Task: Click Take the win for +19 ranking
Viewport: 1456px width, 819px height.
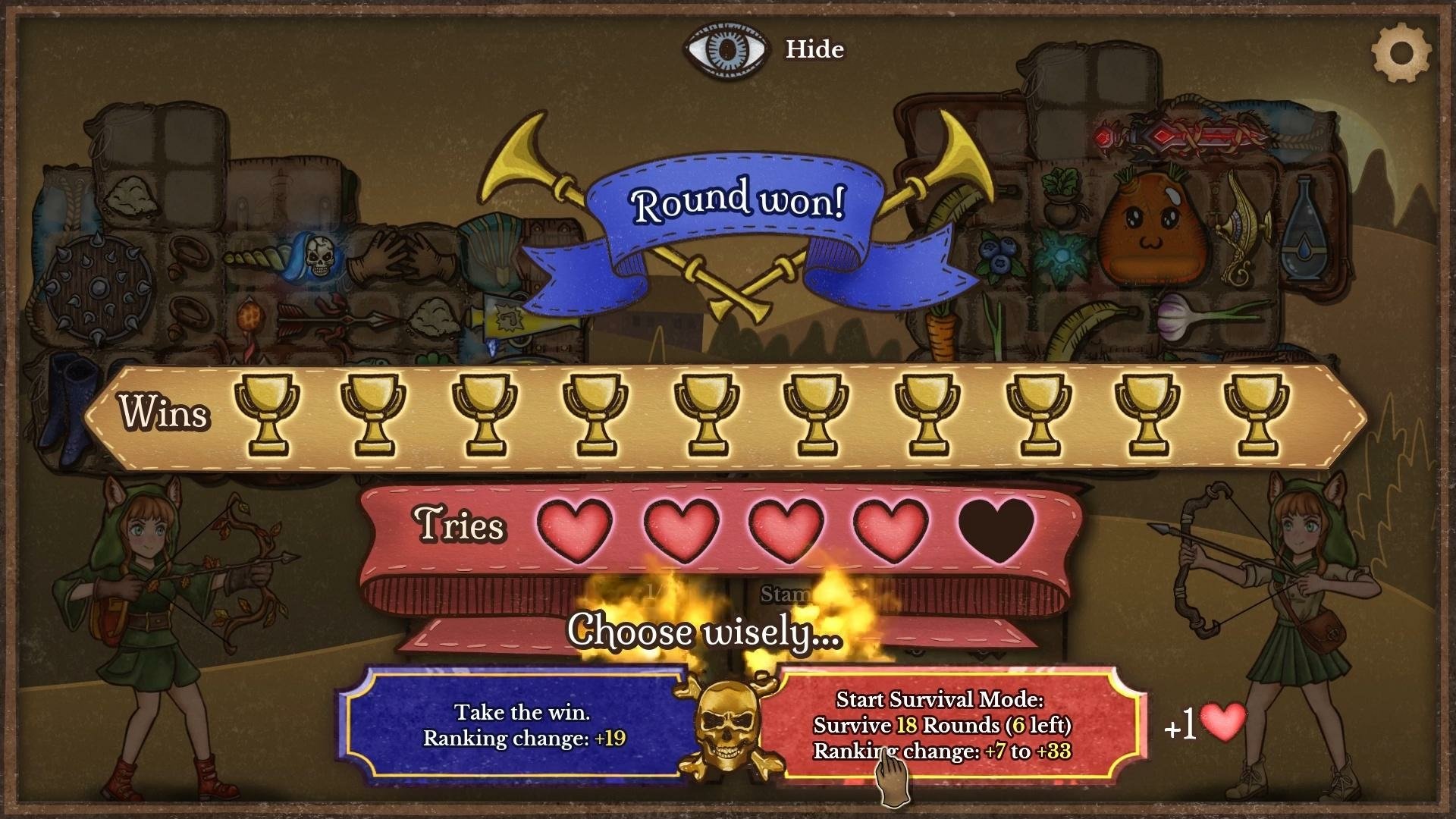Action: (523, 724)
